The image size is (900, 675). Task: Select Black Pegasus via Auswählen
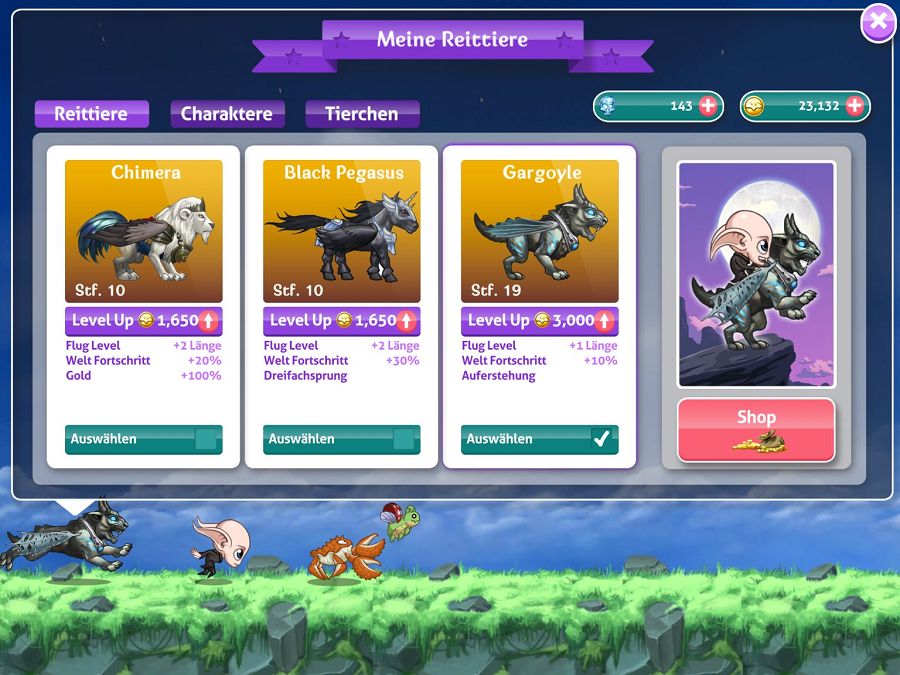click(x=341, y=439)
